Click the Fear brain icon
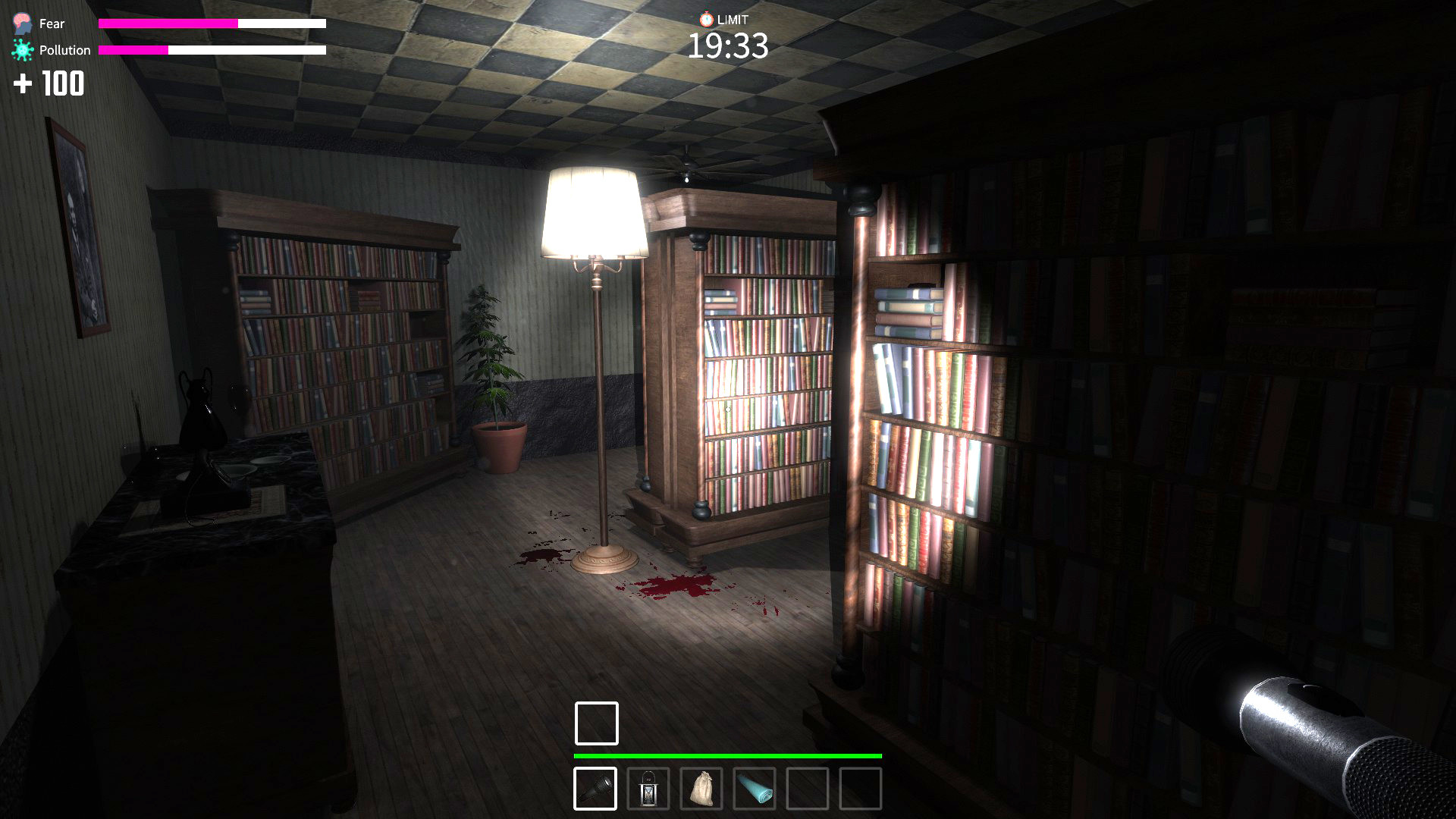 [x=20, y=23]
